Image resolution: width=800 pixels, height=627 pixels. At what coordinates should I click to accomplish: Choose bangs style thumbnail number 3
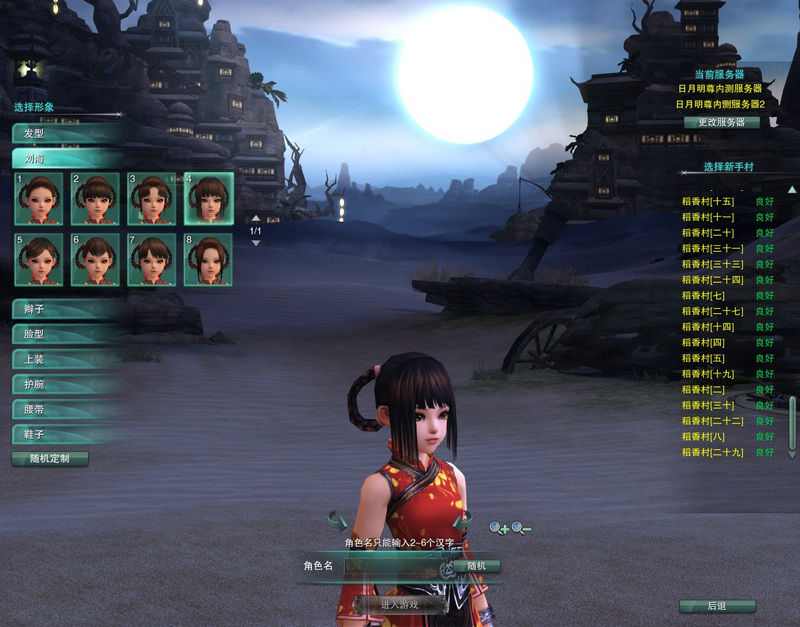pyautogui.click(x=151, y=198)
